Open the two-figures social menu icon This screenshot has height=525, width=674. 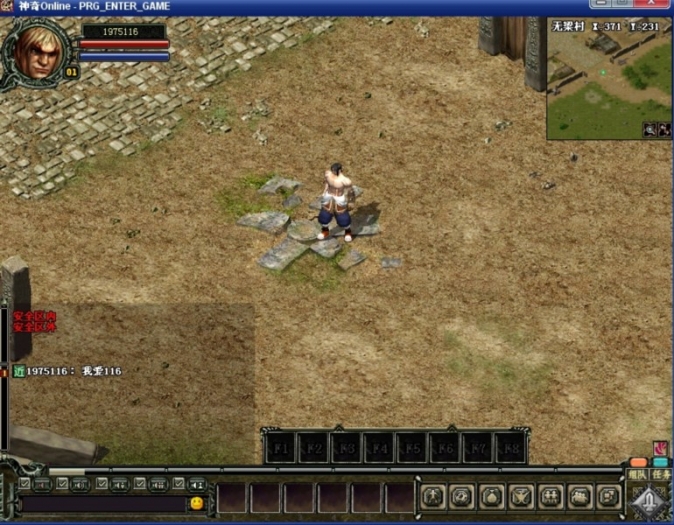551,496
